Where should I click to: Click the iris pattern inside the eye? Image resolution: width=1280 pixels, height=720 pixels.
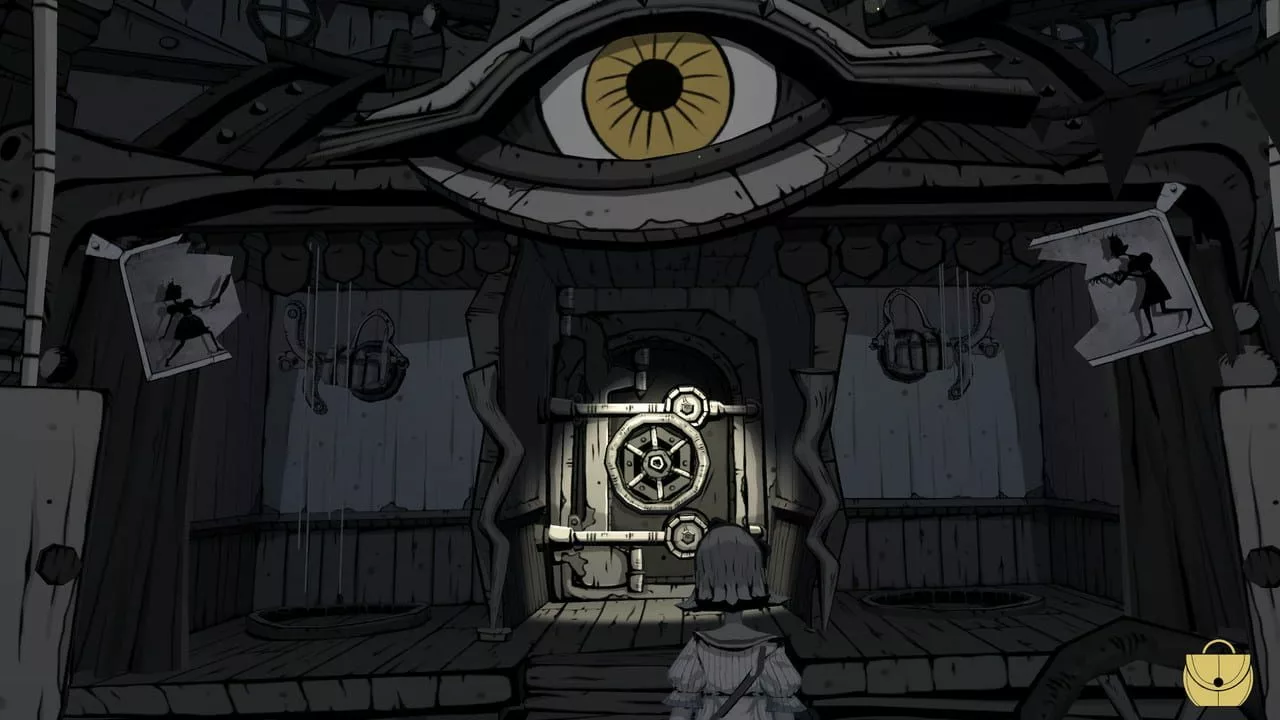[x=656, y=95]
